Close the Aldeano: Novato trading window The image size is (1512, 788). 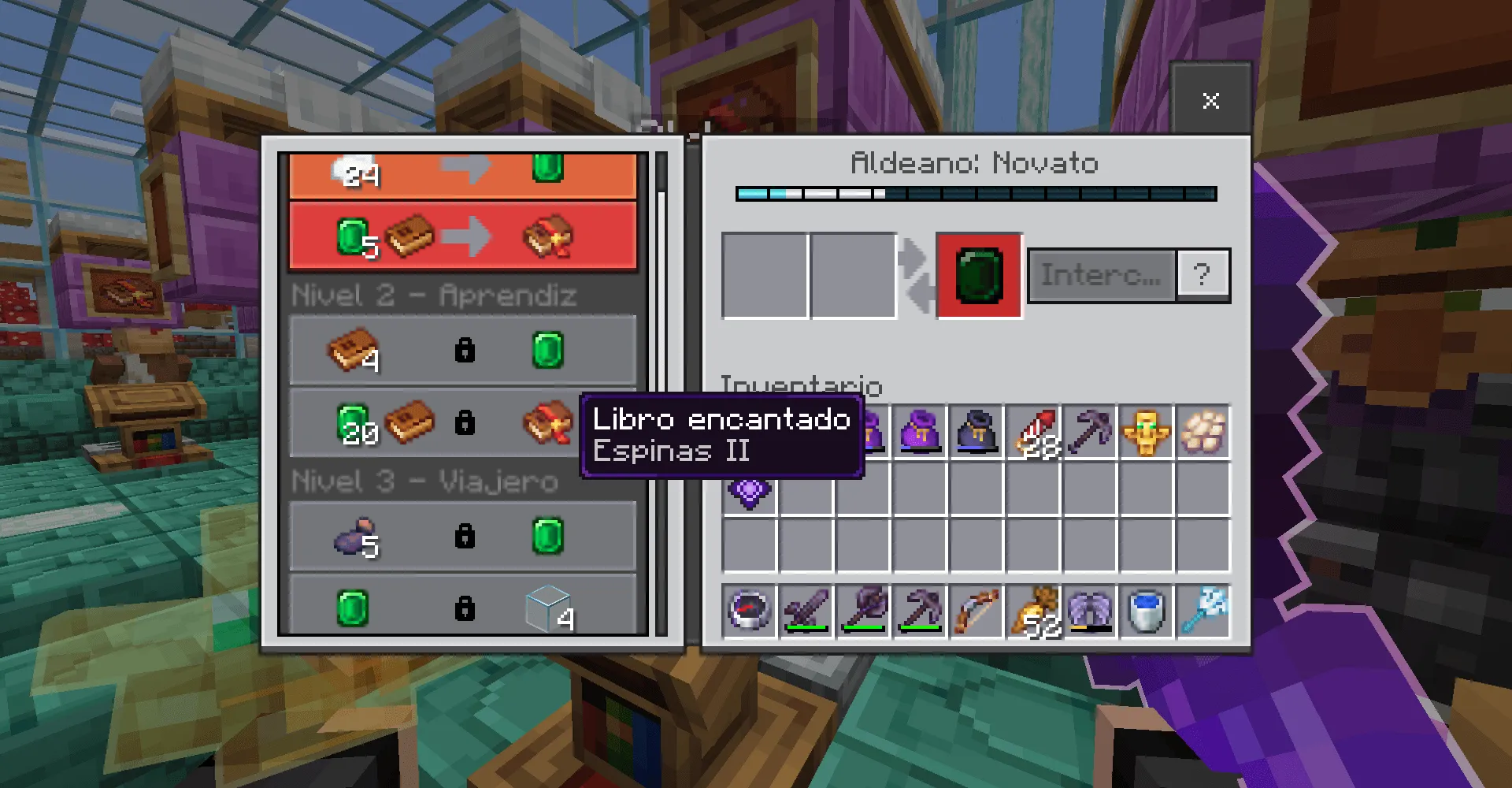point(1210,100)
